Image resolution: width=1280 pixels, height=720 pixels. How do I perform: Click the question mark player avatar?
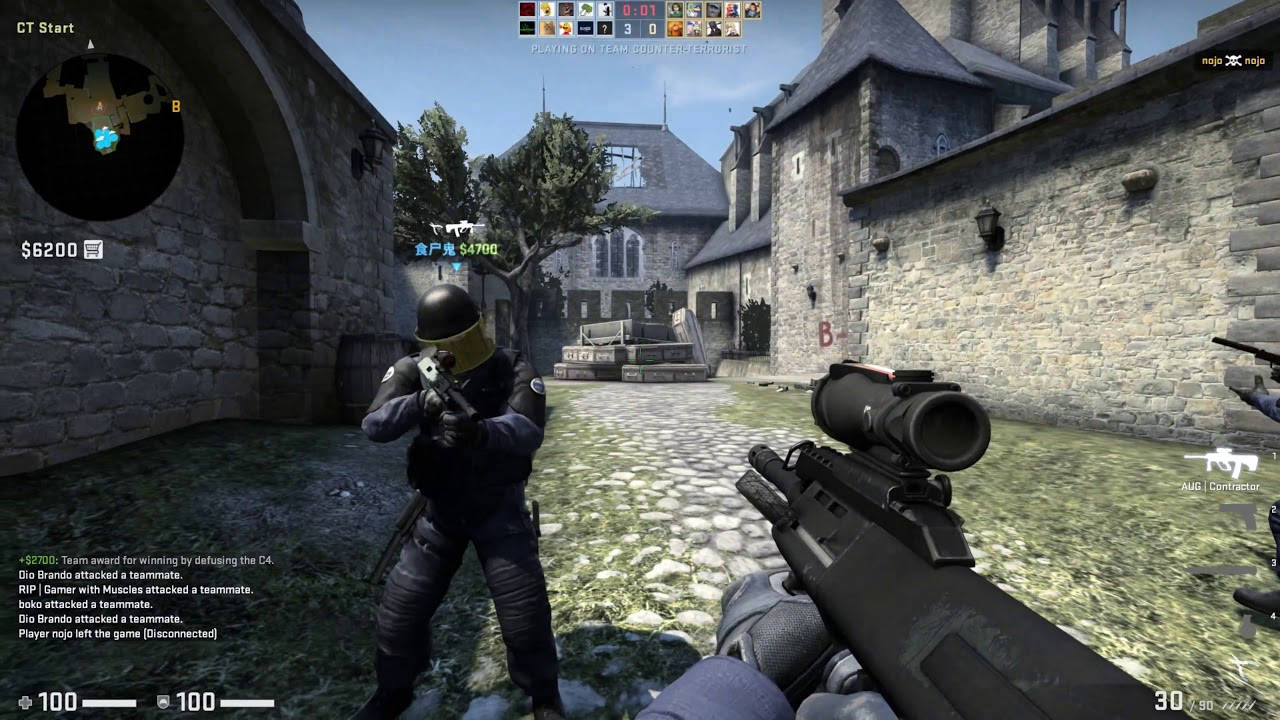(604, 29)
